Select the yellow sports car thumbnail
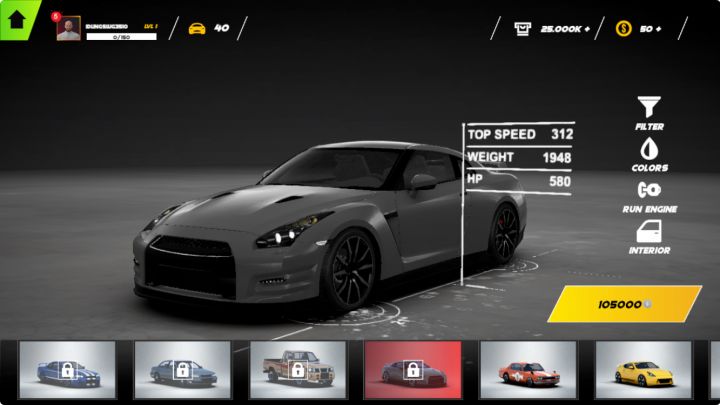Screen dimensions: 720x405 click(x=643, y=370)
